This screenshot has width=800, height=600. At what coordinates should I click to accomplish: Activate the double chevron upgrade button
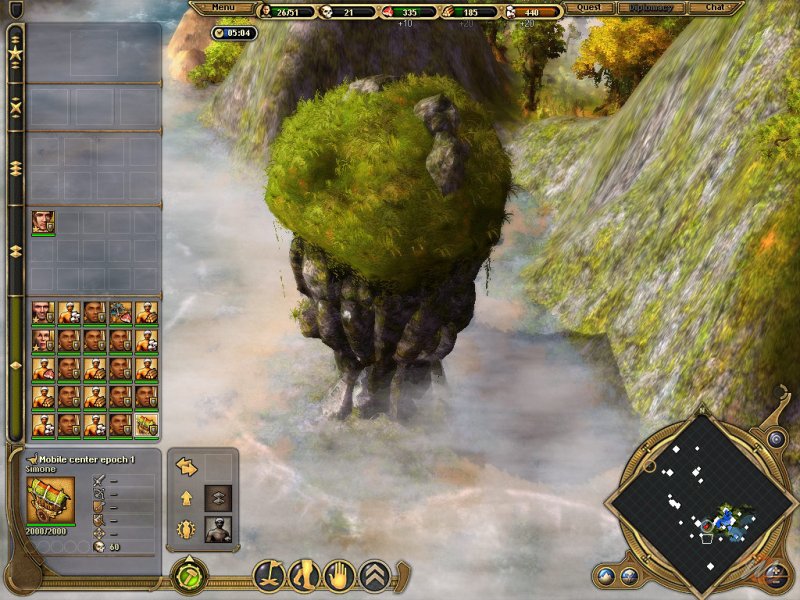(x=218, y=497)
